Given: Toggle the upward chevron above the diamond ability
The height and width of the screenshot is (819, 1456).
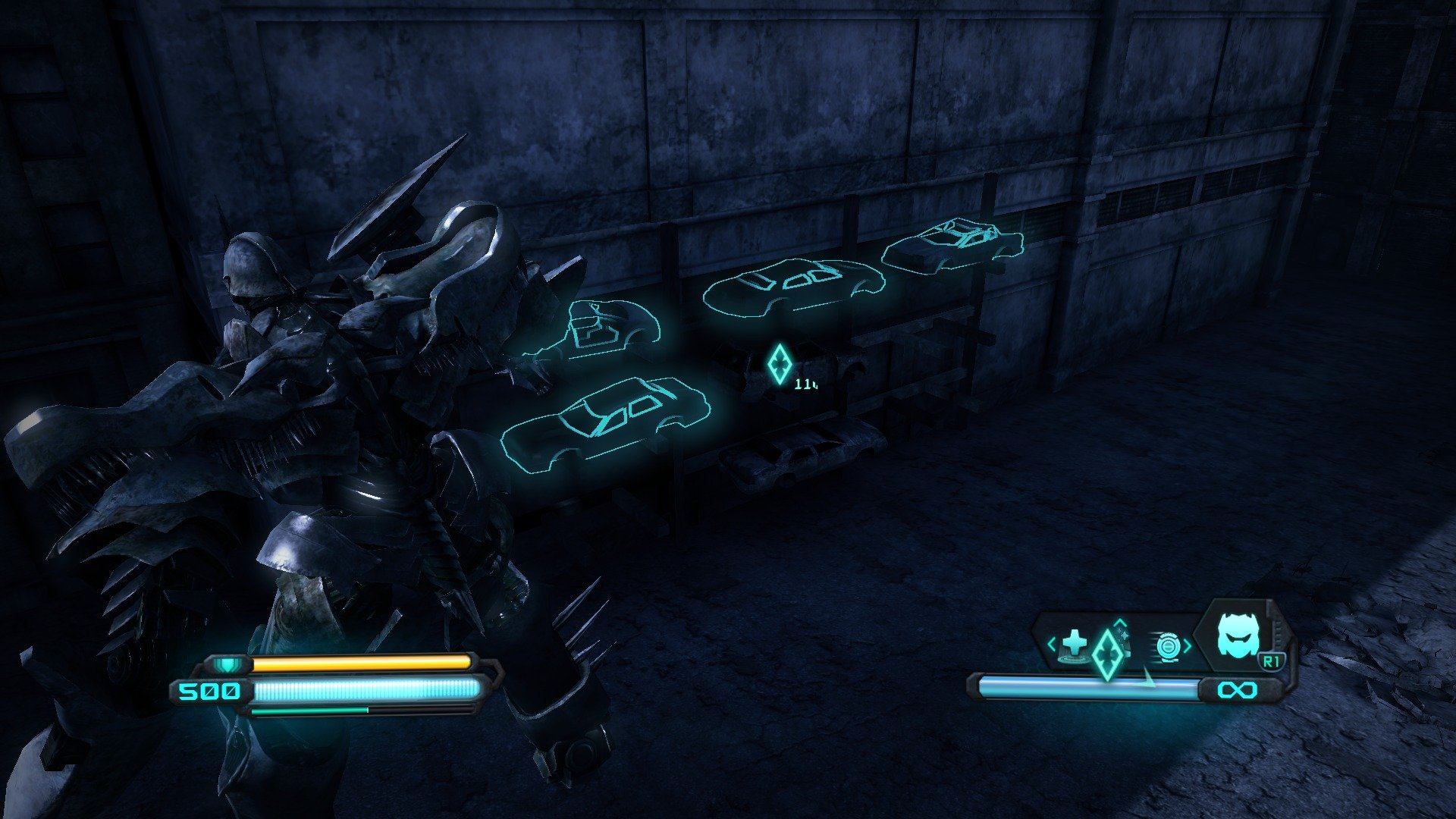Looking at the screenshot, I should [1119, 622].
